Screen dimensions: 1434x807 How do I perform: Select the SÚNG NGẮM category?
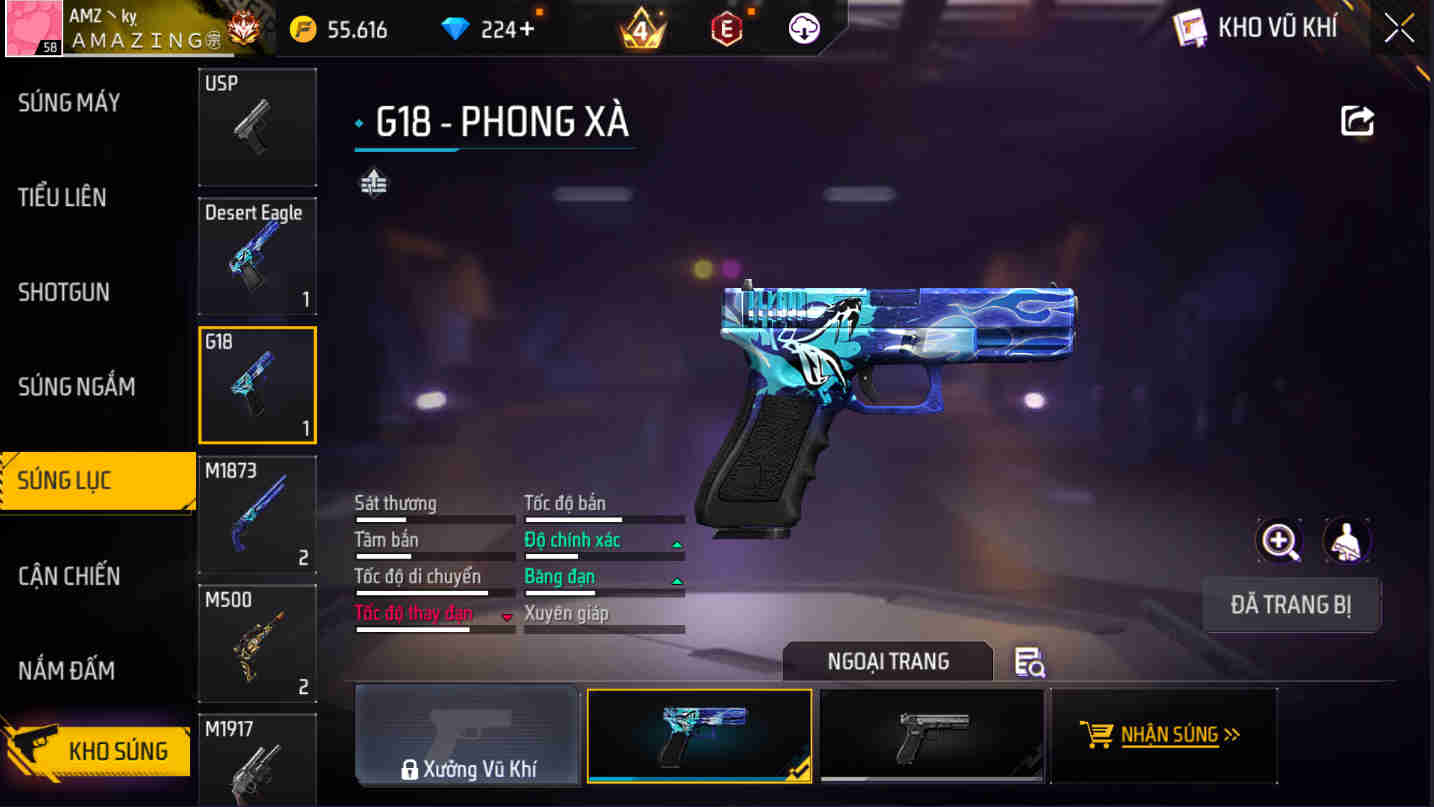pos(75,386)
